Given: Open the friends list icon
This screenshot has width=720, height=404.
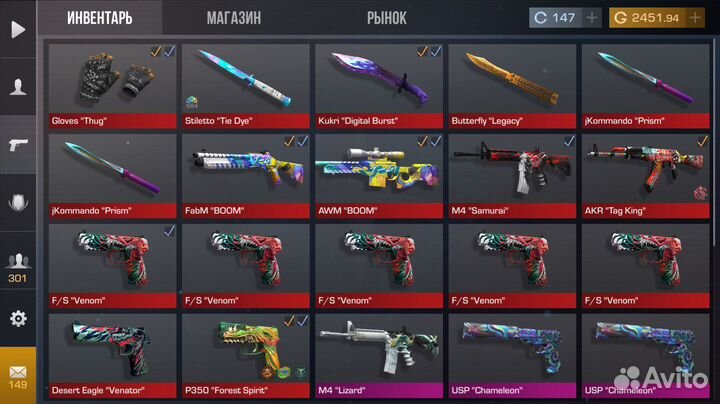Looking at the screenshot, I should (18, 266).
